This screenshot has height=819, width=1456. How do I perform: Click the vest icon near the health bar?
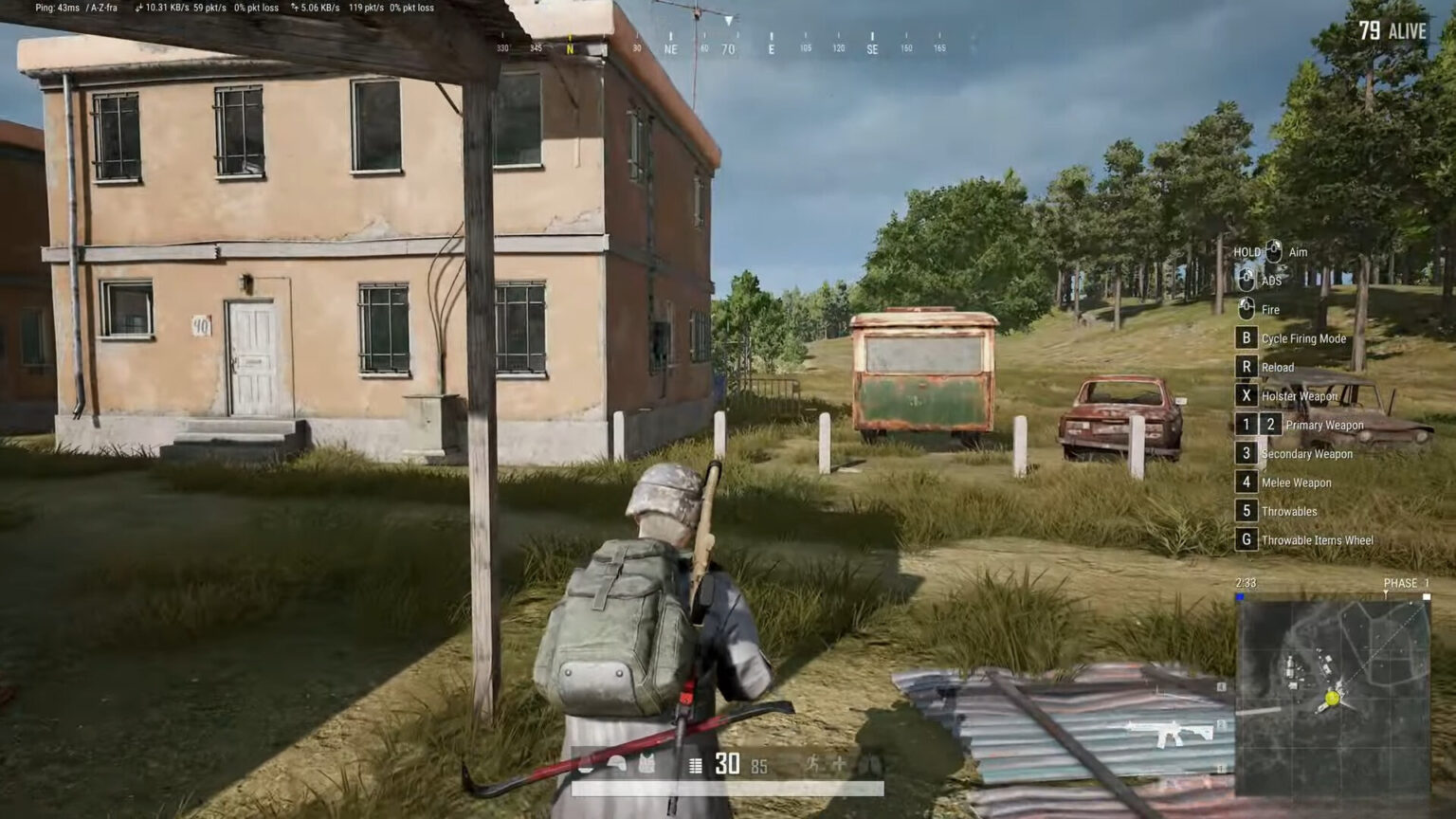pyautogui.click(x=649, y=765)
